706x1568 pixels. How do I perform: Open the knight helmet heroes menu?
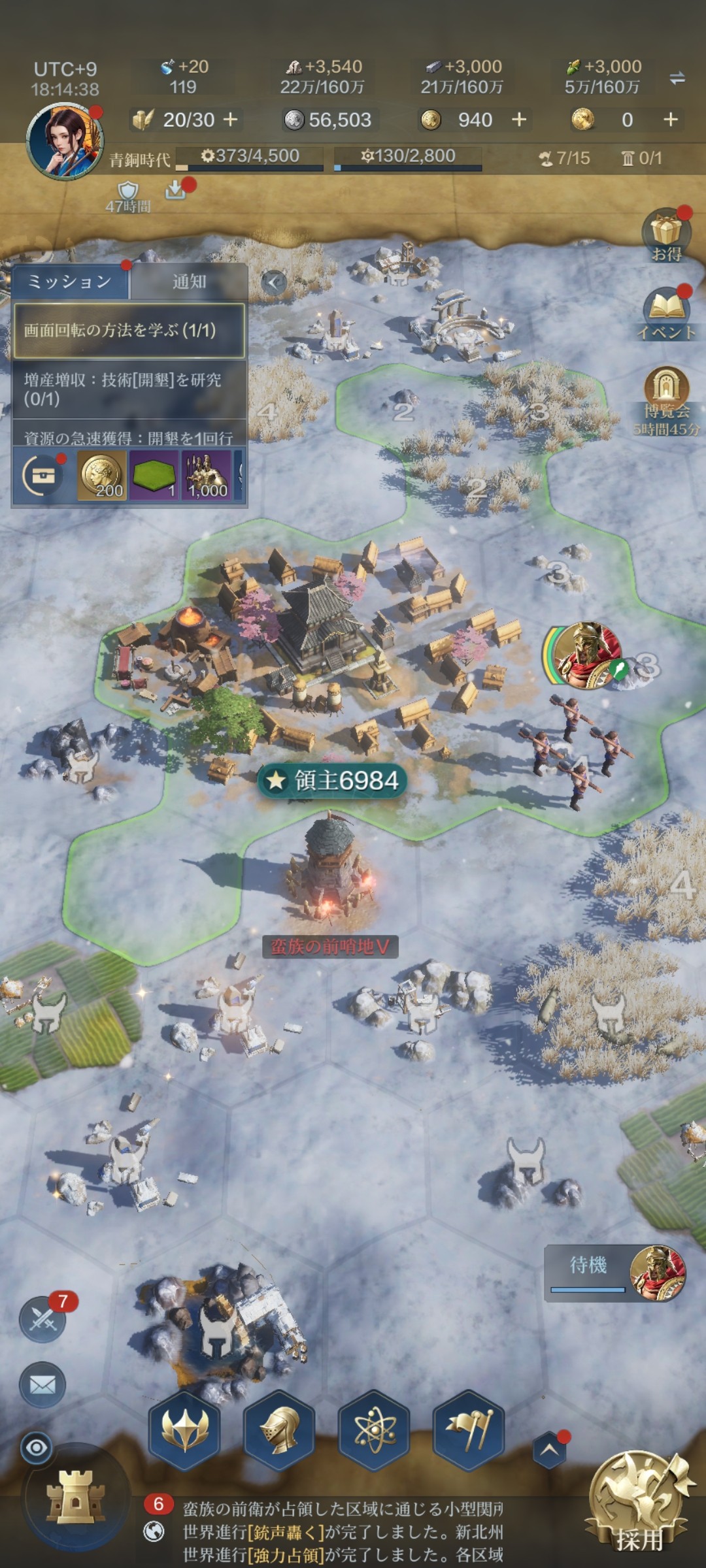[279, 1429]
